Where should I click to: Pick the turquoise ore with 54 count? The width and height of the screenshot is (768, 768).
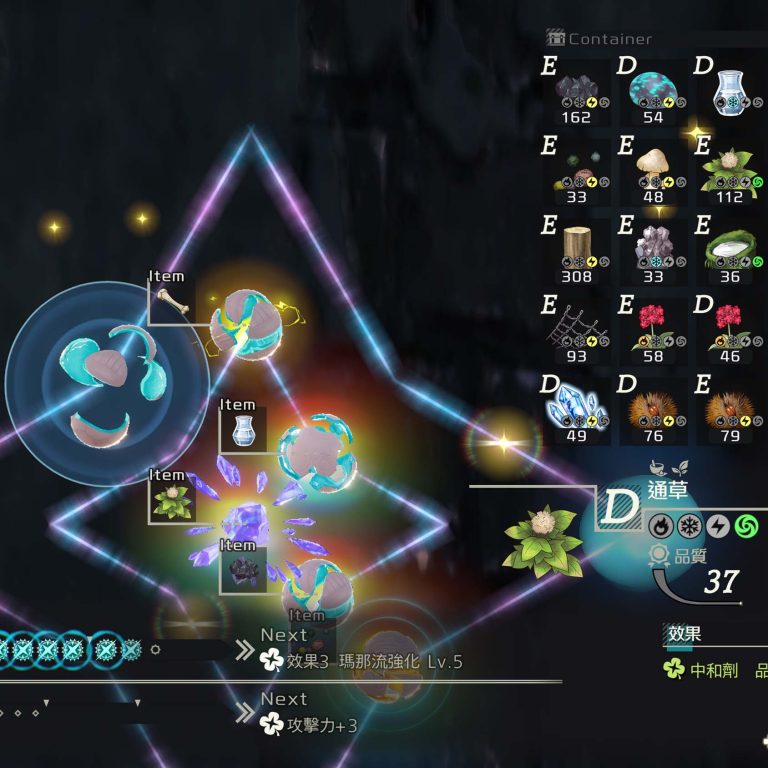[x=653, y=93]
